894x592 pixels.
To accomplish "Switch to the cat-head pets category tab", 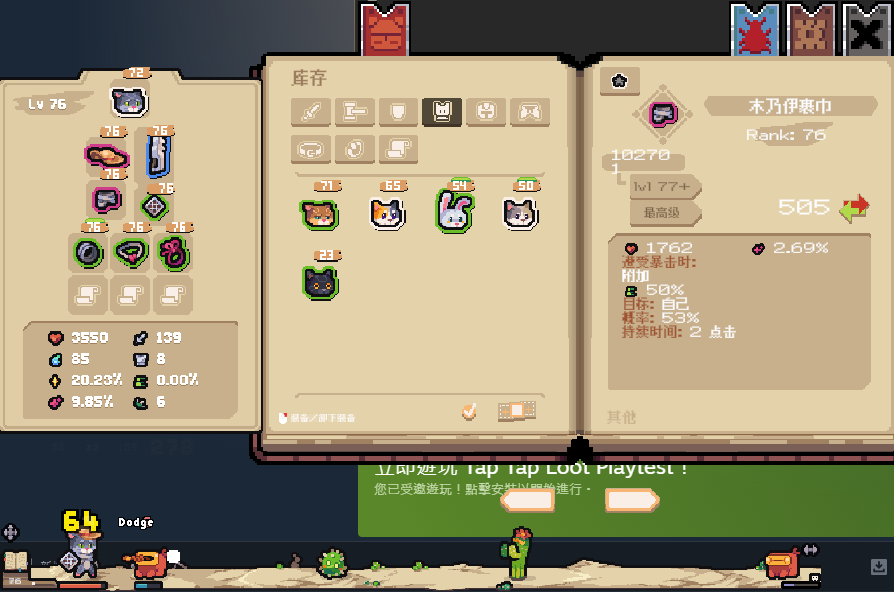I will click(442, 112).
